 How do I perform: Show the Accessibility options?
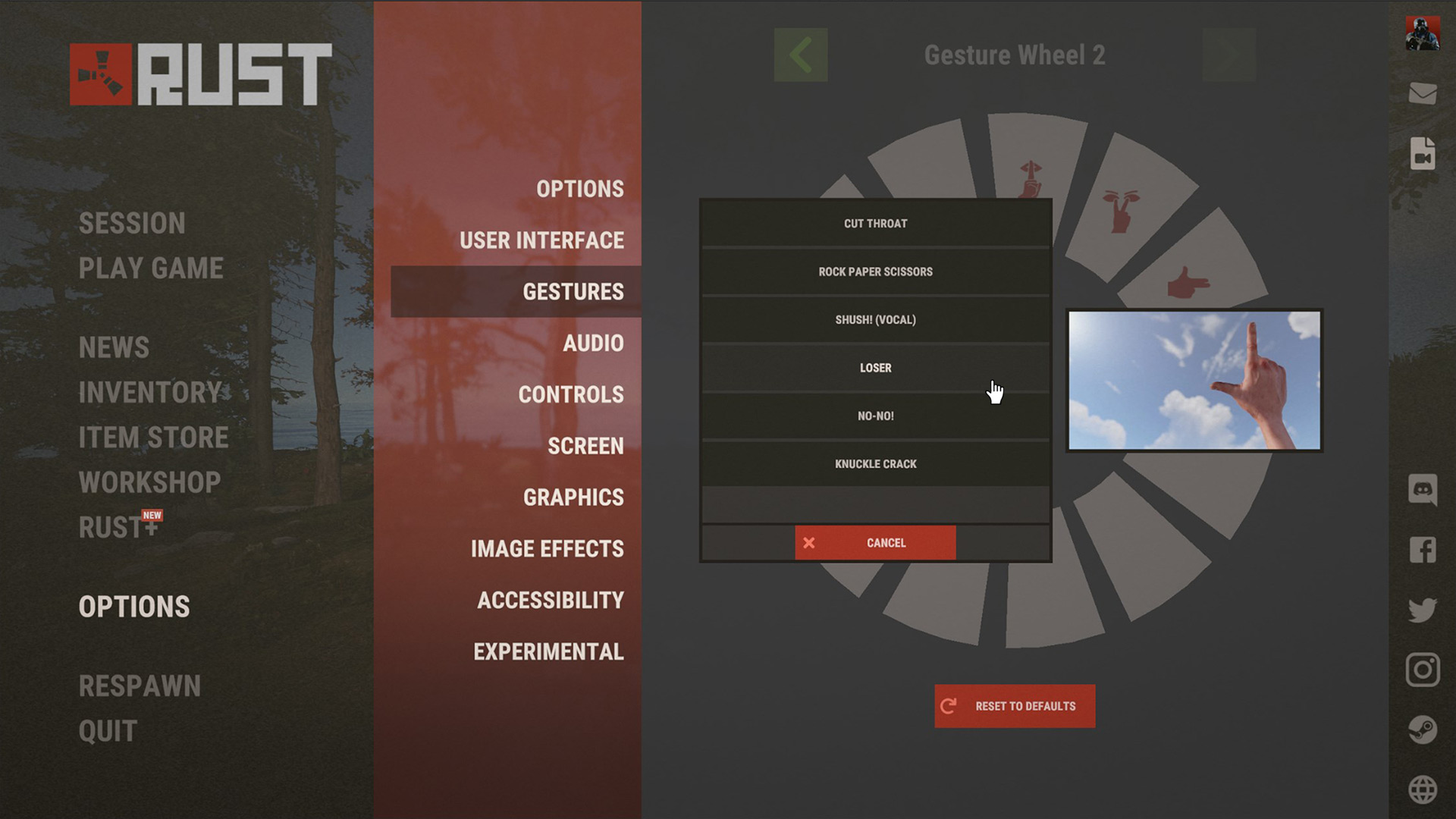(550, 601)
